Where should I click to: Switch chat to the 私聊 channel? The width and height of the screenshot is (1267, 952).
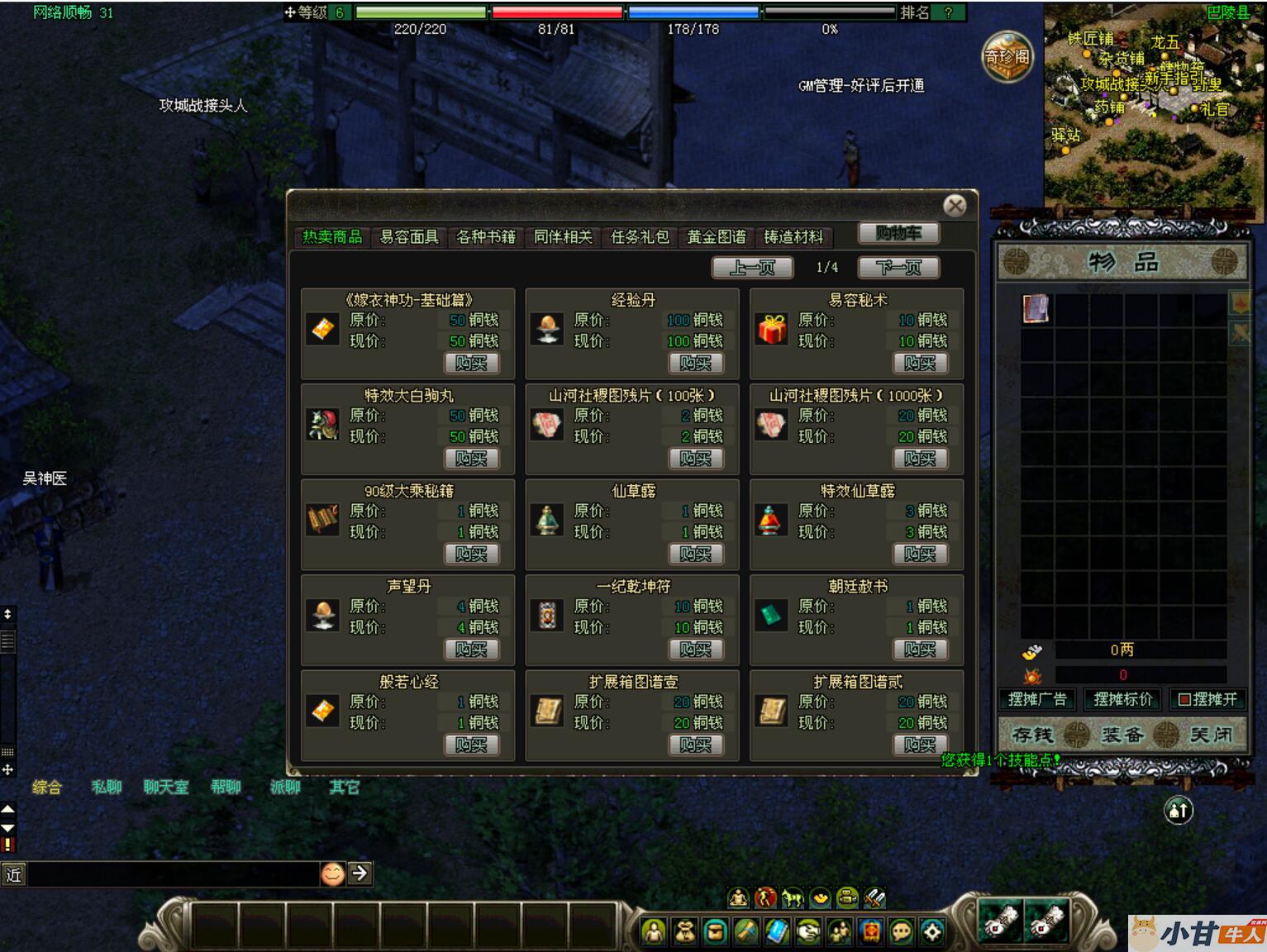pyautogui.click(x=107, y=787)
